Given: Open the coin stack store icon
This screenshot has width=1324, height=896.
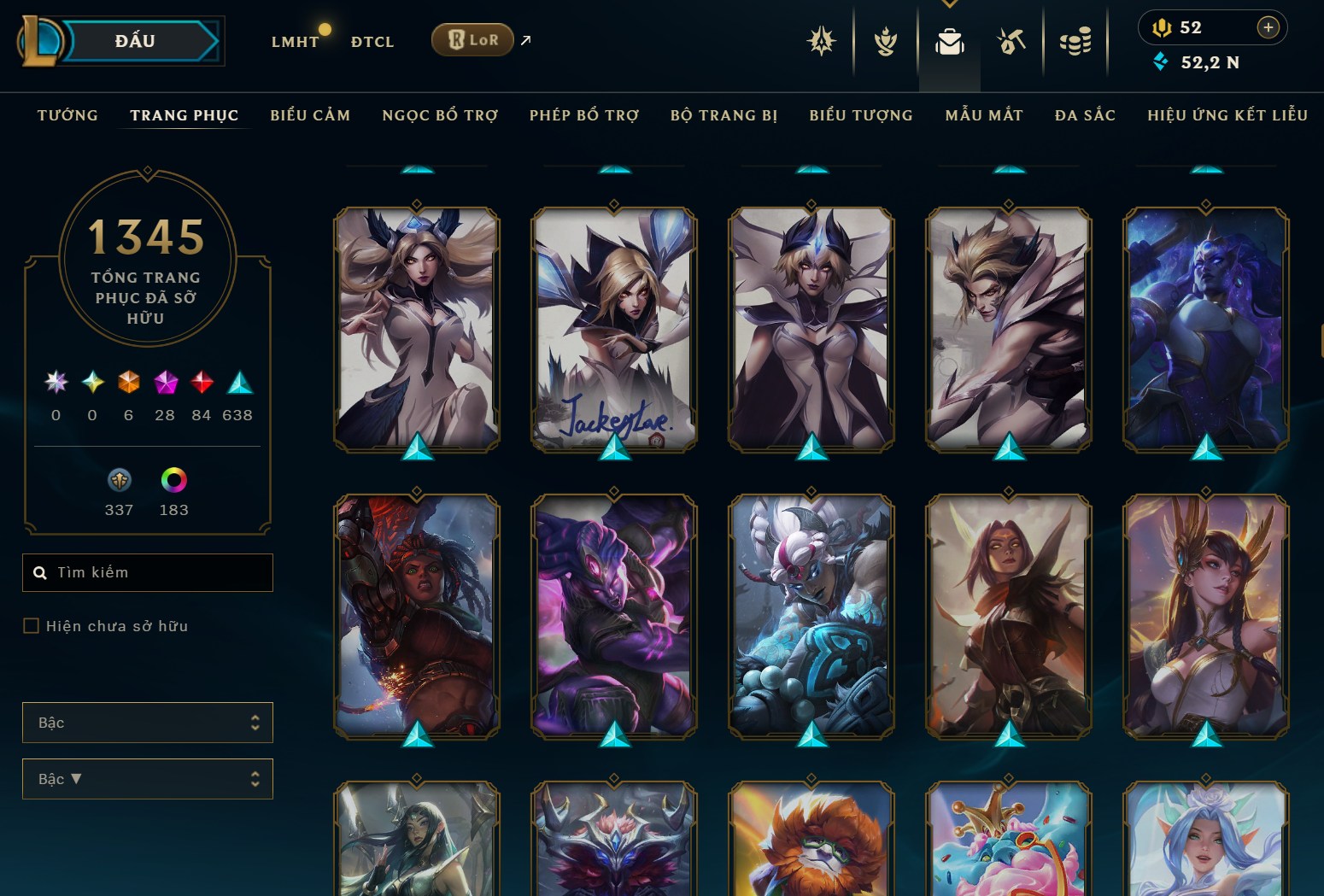Looking at the screenshot, I should [x=1075, y=41].
